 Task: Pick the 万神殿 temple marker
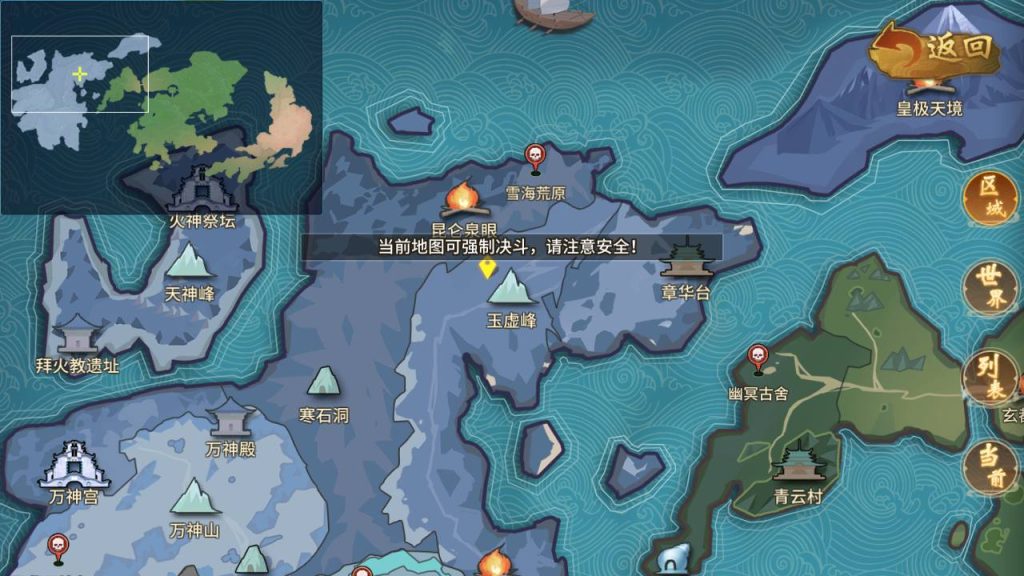click(231, 418)
